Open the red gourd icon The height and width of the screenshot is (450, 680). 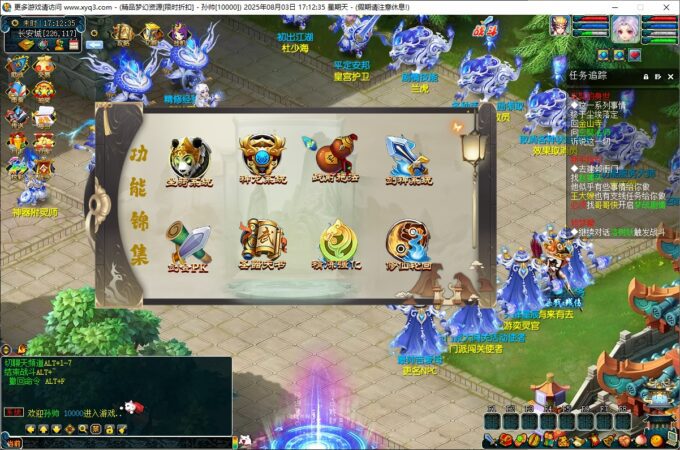[336, 157]
